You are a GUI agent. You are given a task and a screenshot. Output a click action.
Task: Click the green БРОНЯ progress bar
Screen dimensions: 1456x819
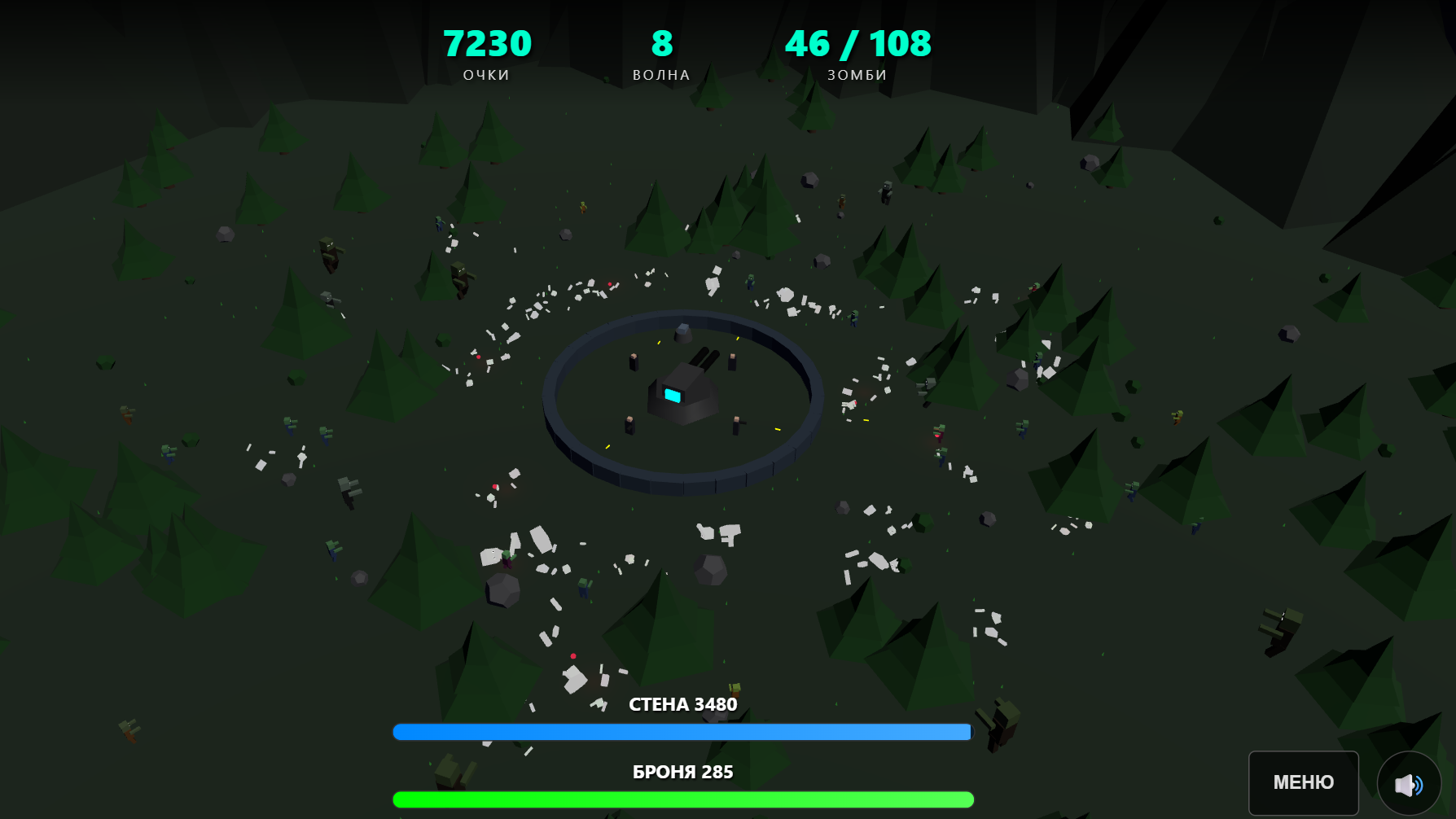(682, 799)
